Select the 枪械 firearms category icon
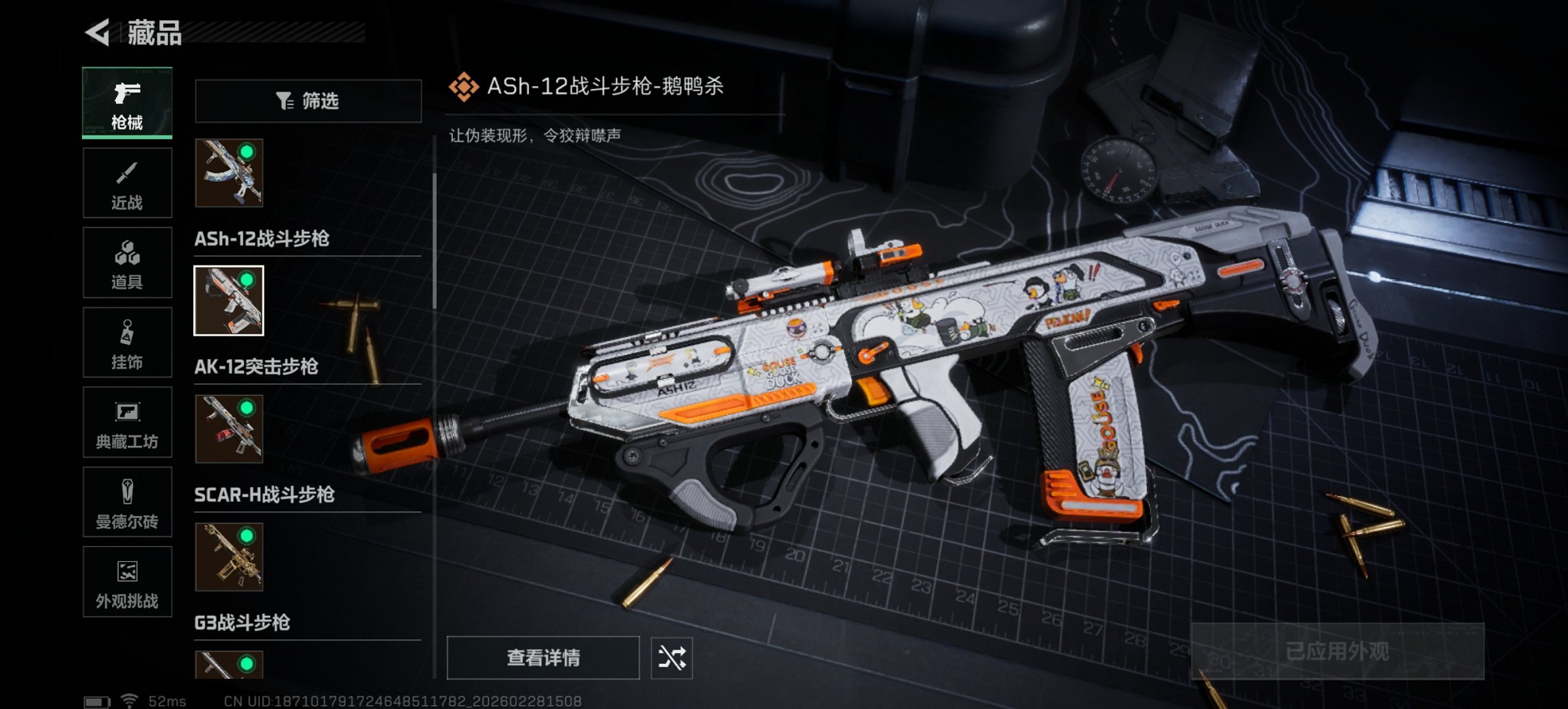 [127, 103]
